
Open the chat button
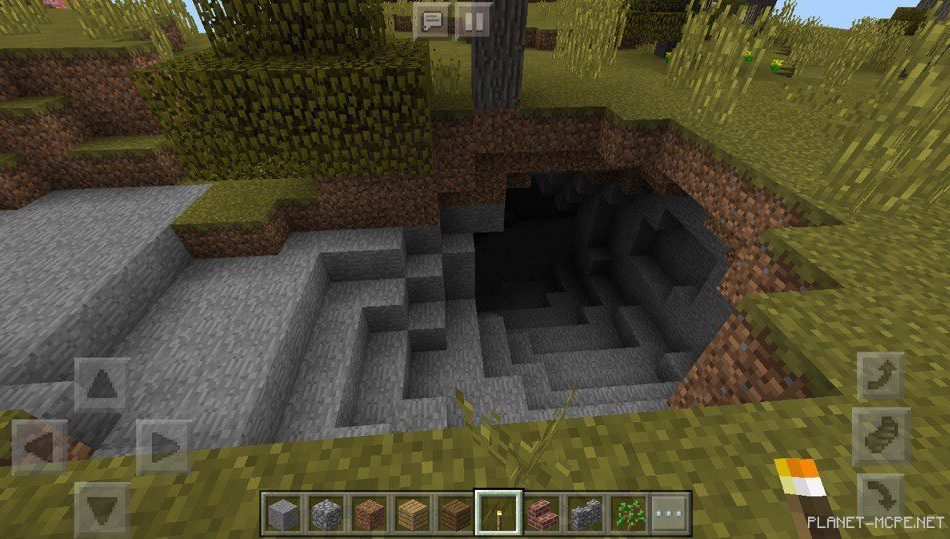pos(432,20)
